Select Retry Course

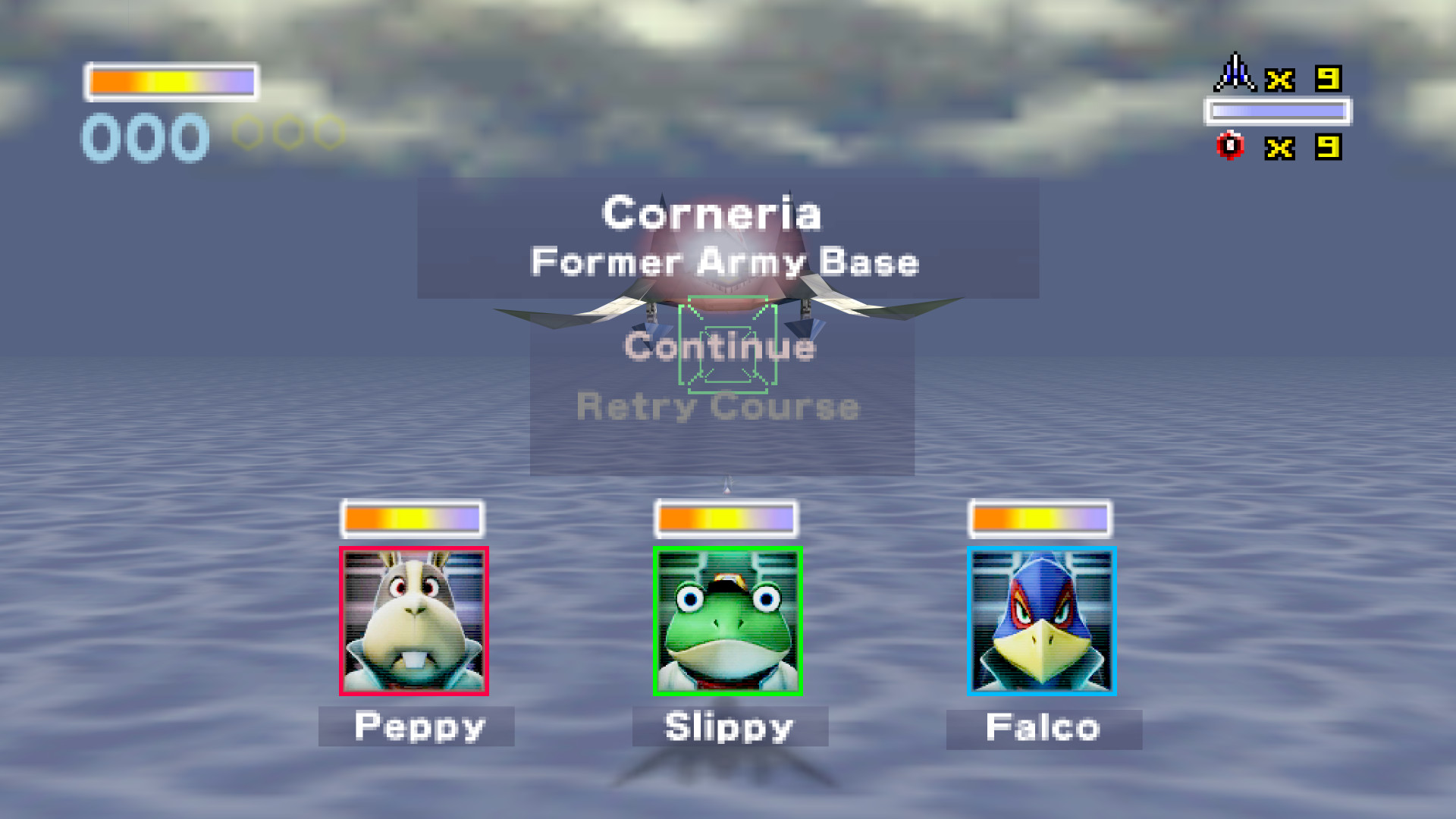[718, 407]
